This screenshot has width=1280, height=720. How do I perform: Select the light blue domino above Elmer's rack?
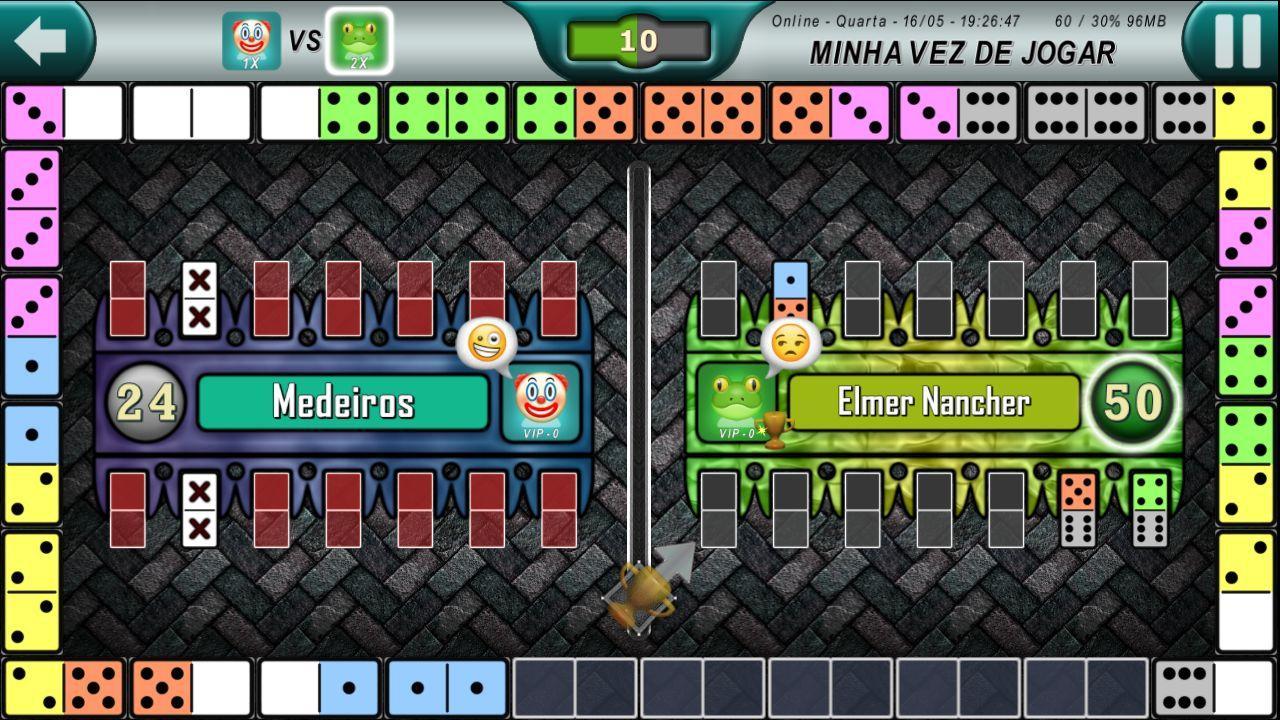[790, 290]
